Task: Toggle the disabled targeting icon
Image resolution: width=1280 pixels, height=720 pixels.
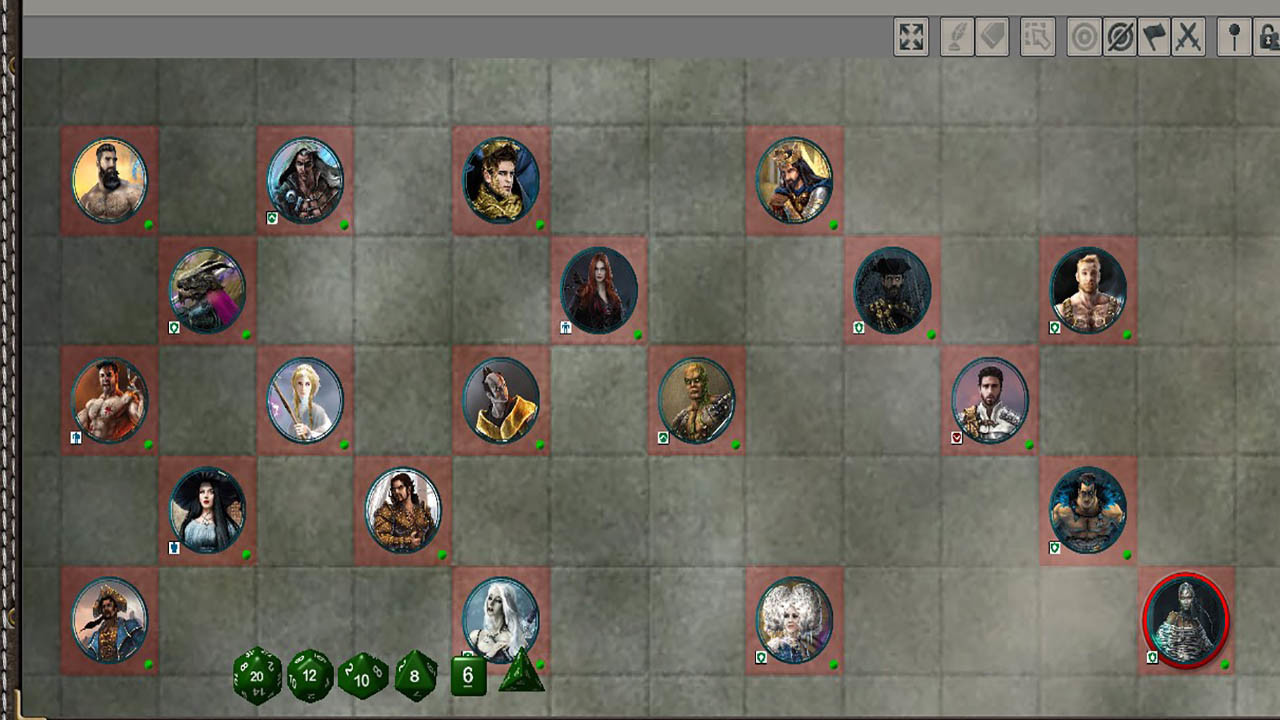Action: point(1120,37)
